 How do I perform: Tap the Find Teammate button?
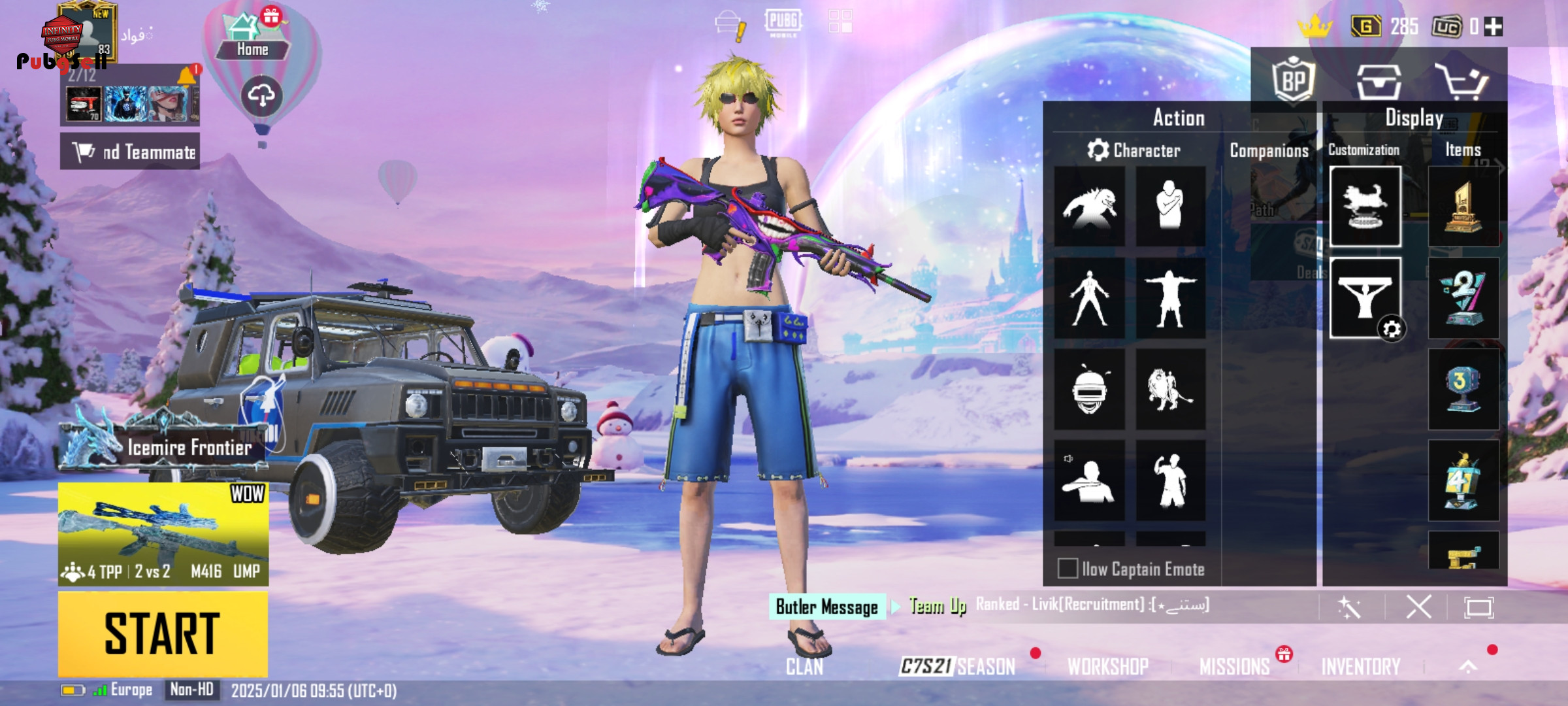(130, 152)
